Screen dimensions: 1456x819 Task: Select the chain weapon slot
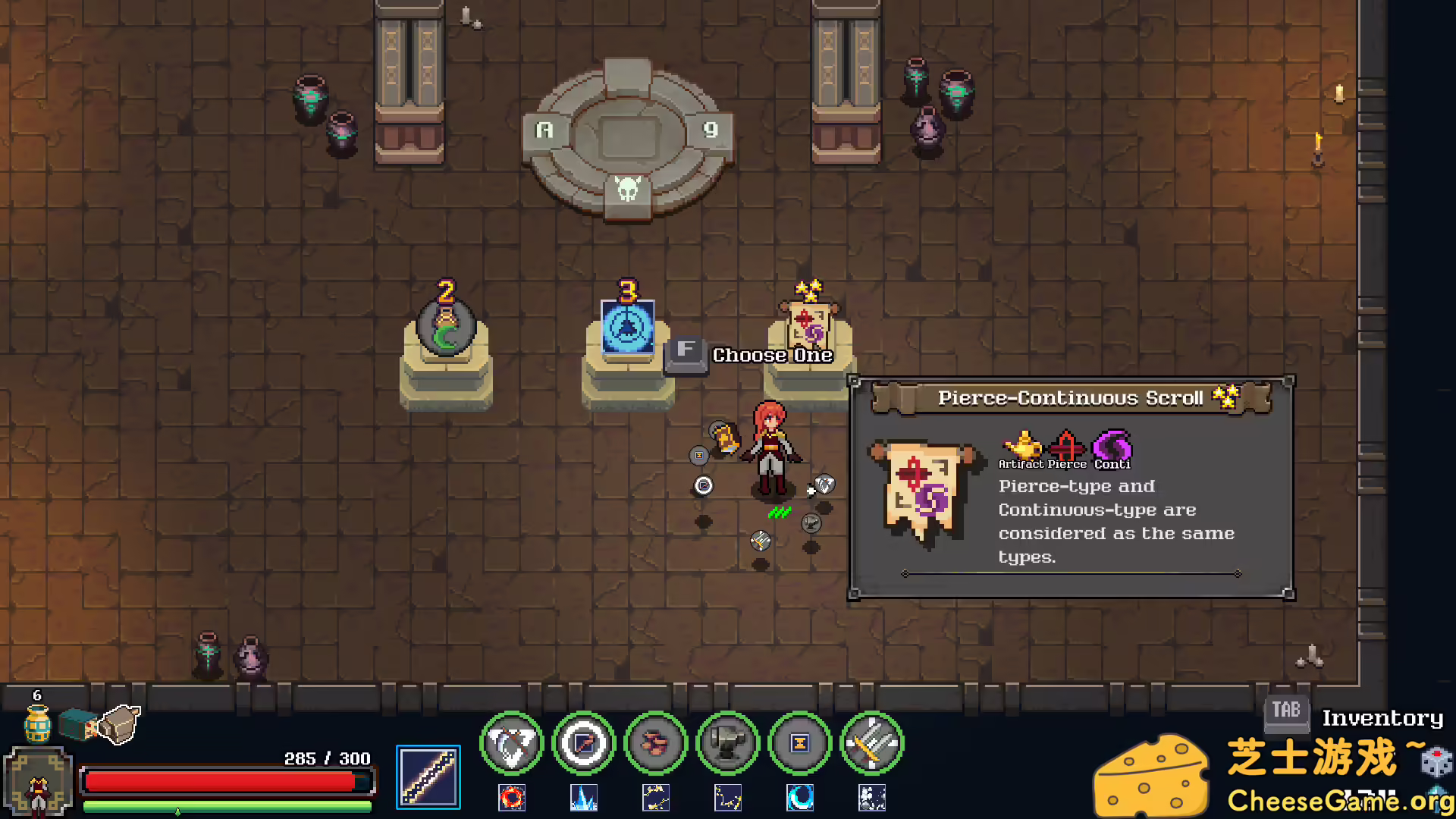(428, 777)
